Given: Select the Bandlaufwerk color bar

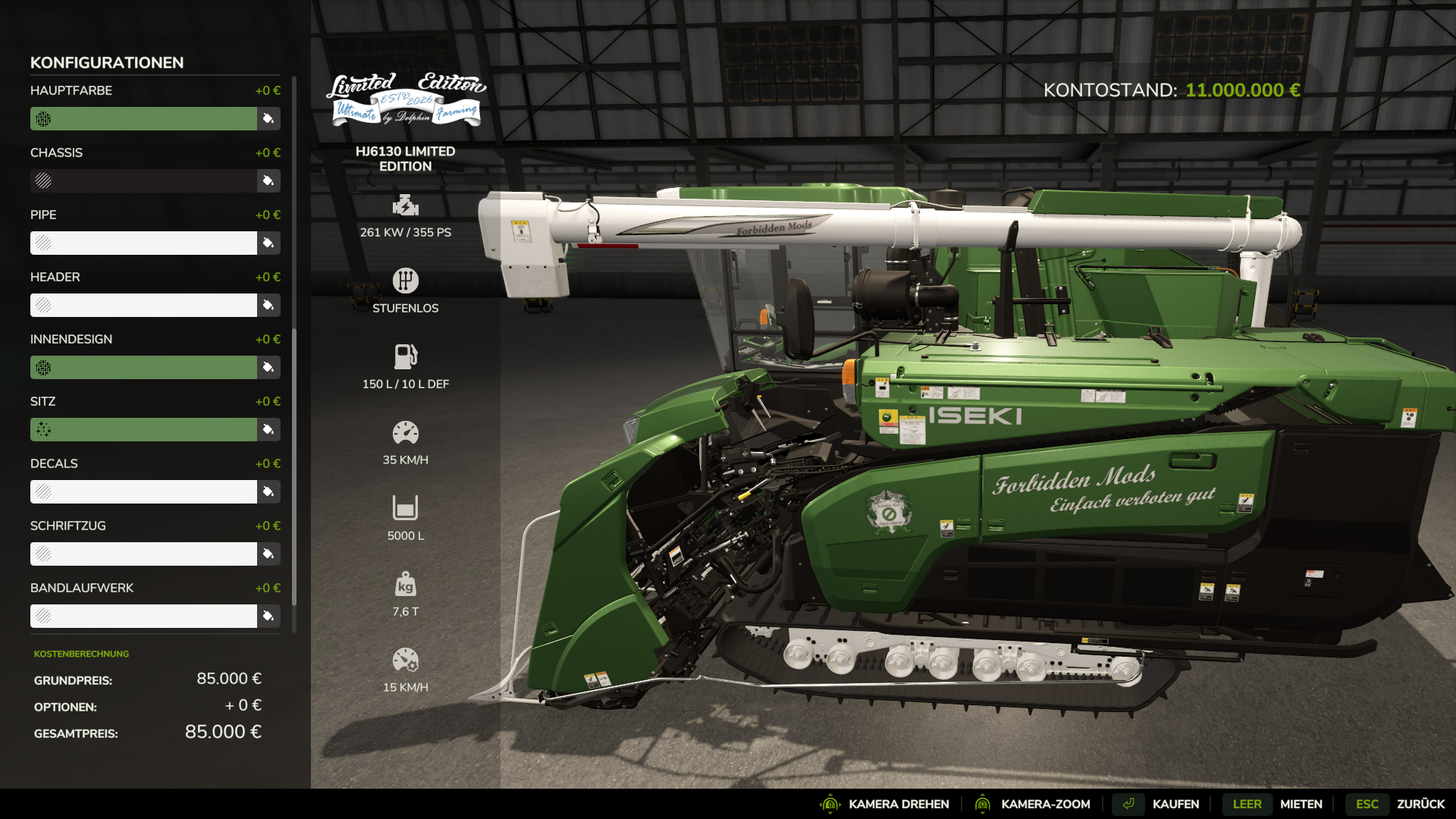Looking at the screenshot, I should 143,616.
